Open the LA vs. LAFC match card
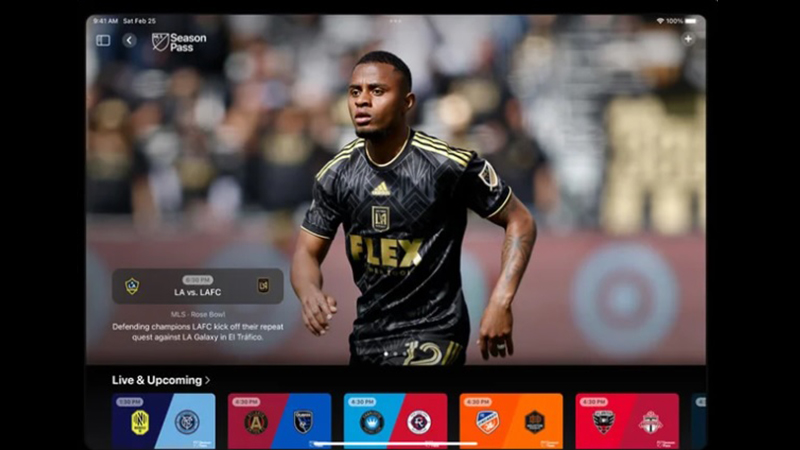Image resolution: width=800 pixels, height=450 pixels. 197,286
